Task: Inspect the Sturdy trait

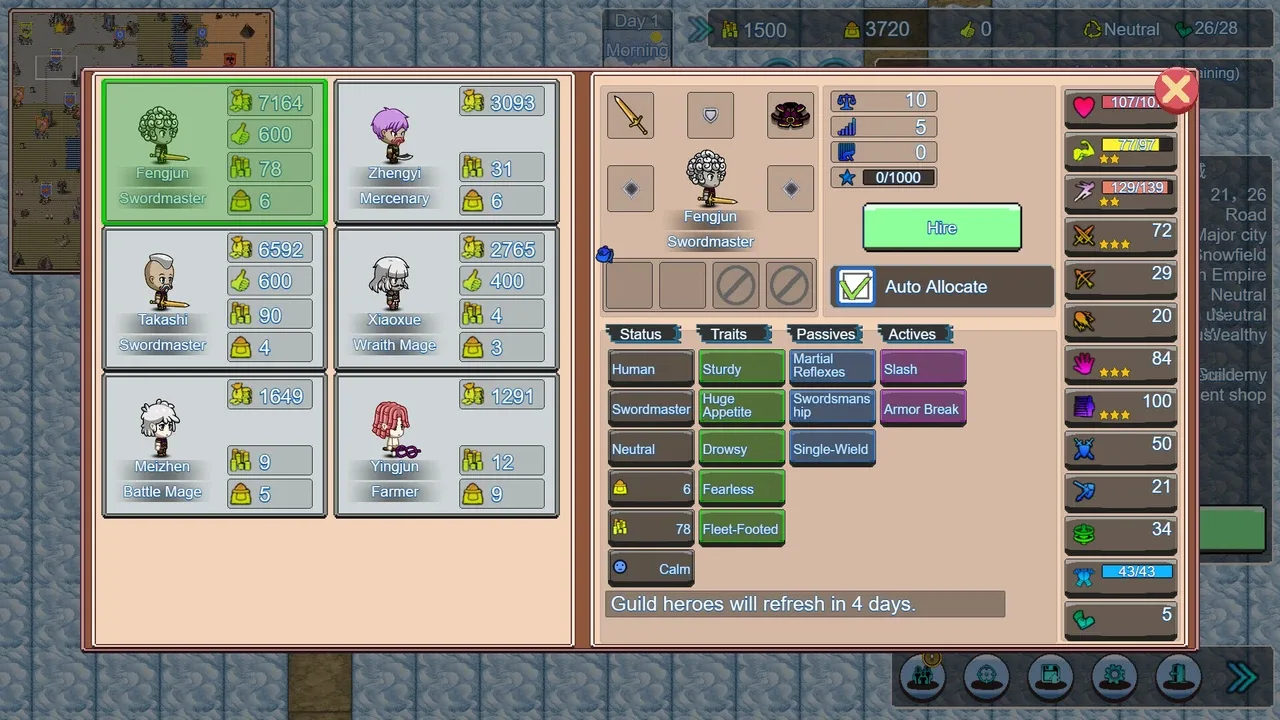Action: 741,369
